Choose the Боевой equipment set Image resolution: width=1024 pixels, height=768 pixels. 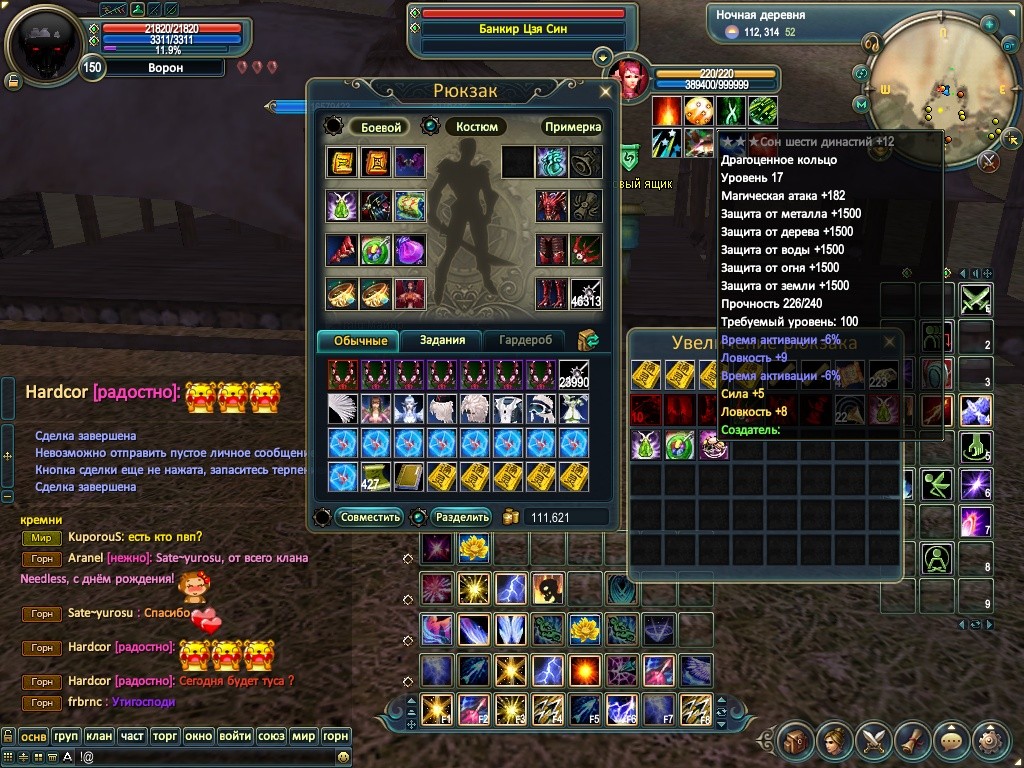381,127
